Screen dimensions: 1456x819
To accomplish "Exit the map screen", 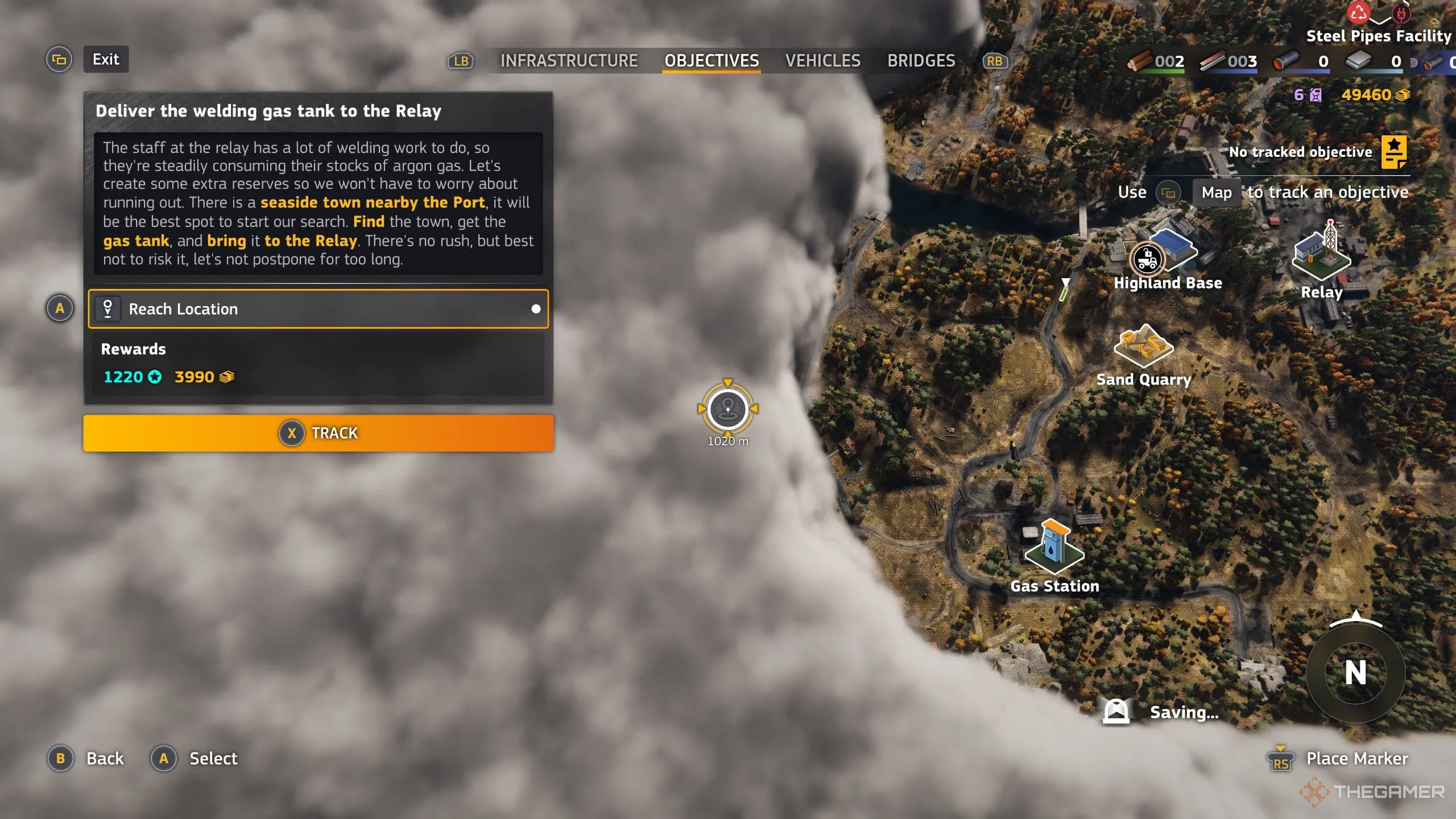I will coord(106,60).
